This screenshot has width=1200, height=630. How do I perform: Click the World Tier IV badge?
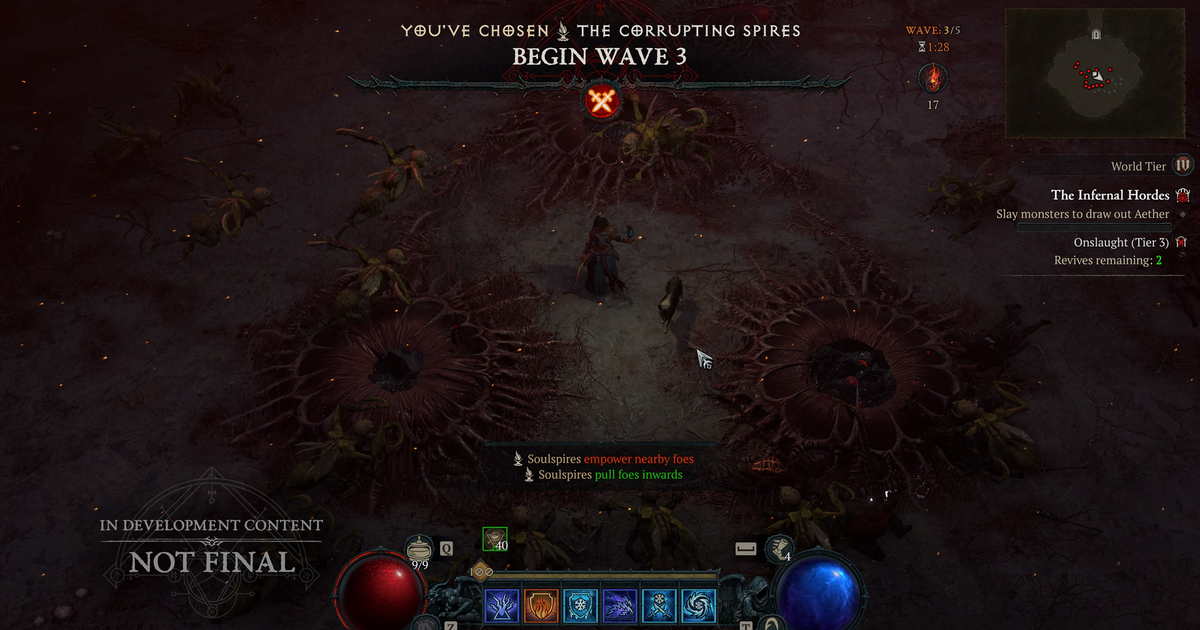tap(1183, 166)
